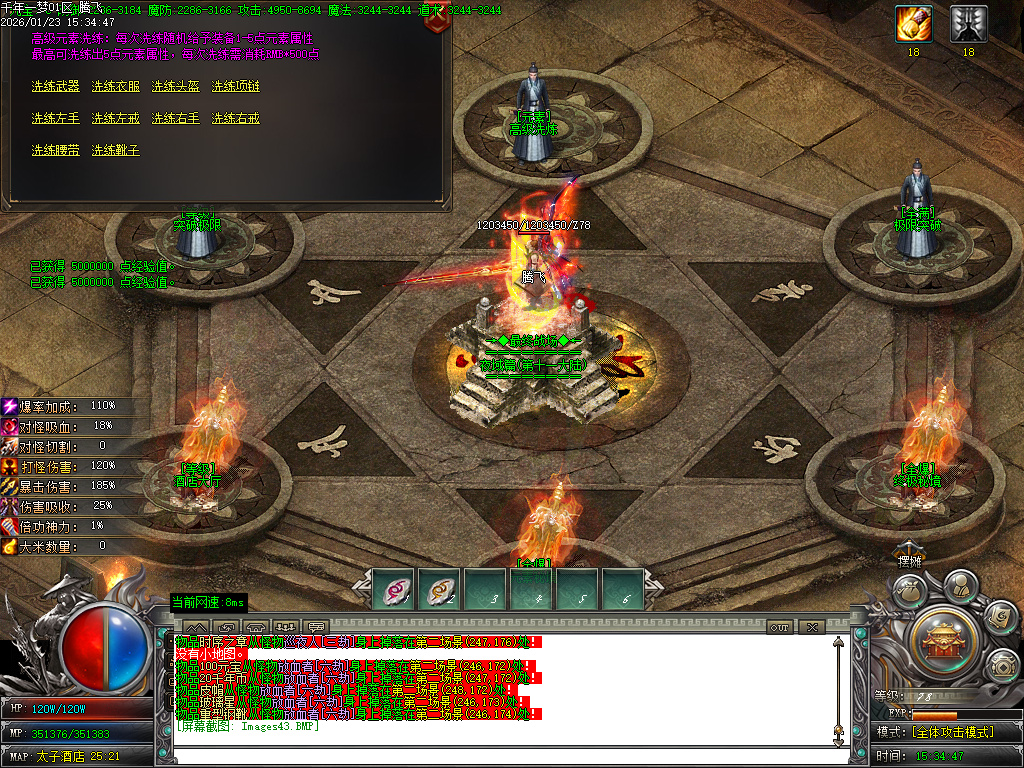Open the 摆摊 stall vendor button
Viewport: 1024px width, 768px height.
pos(908,560)
